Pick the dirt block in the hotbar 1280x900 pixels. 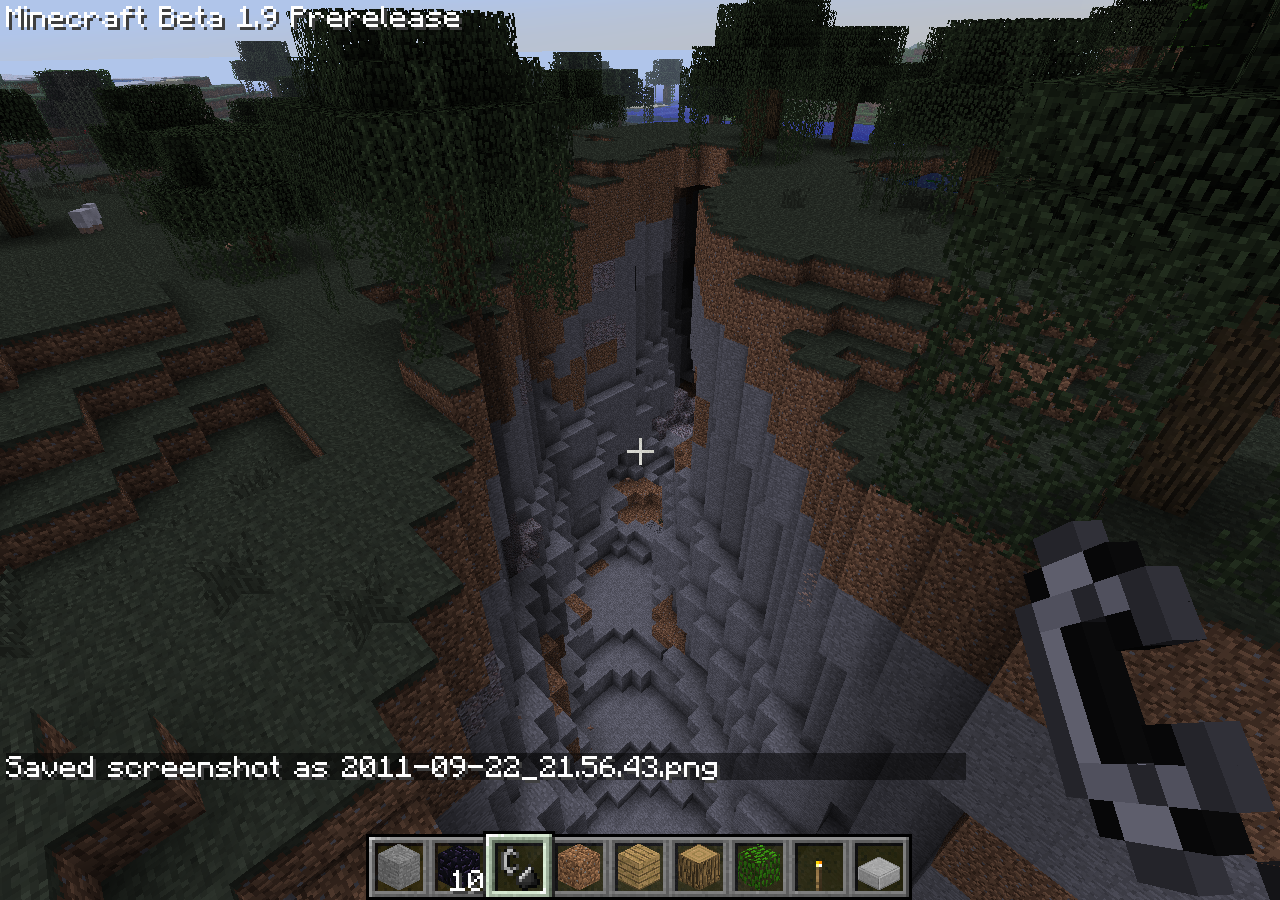coord(579,866)
